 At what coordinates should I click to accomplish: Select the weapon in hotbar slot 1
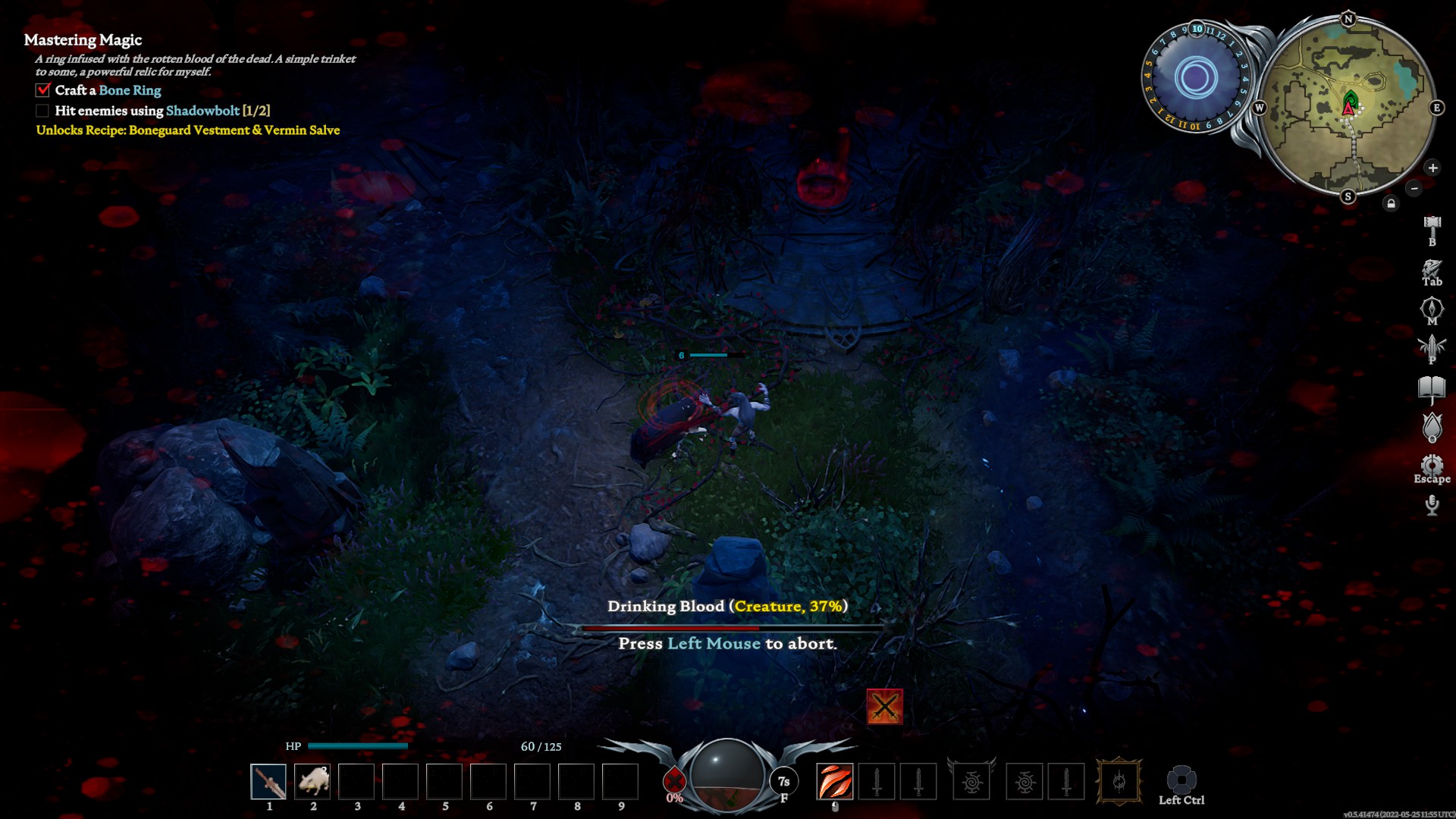coord(268,781)
